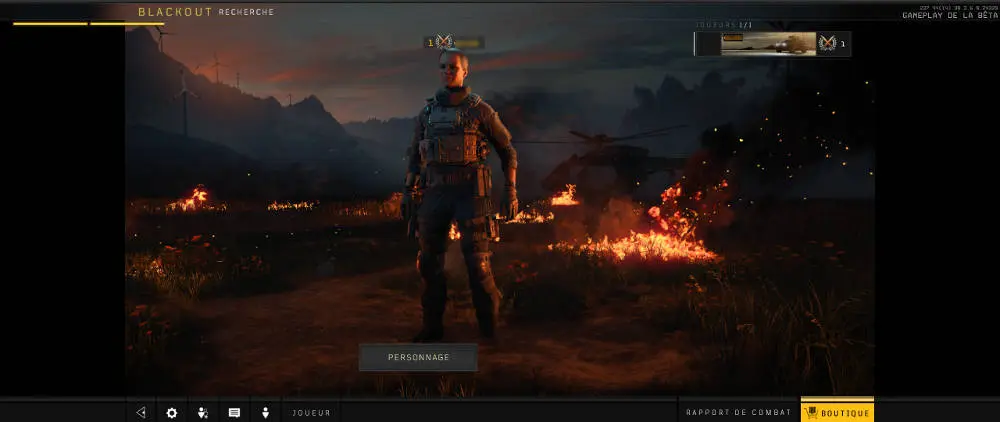
Task: Click the person icon left of Joueur
Action: click(x=266, y=412)
